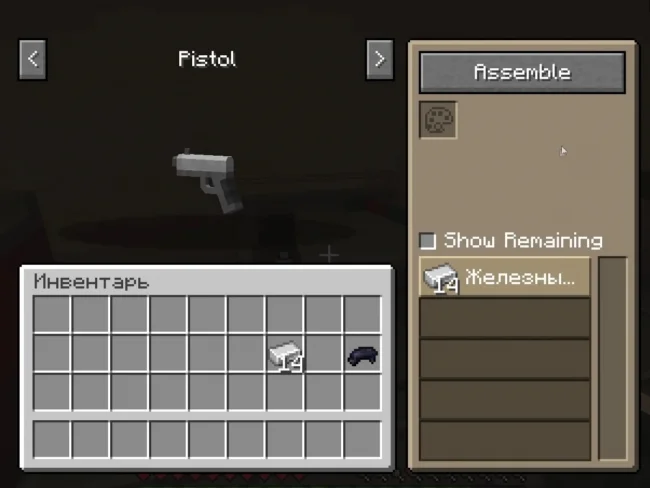Toggle the Show Remaining checkbox

[x=428, y=241]
